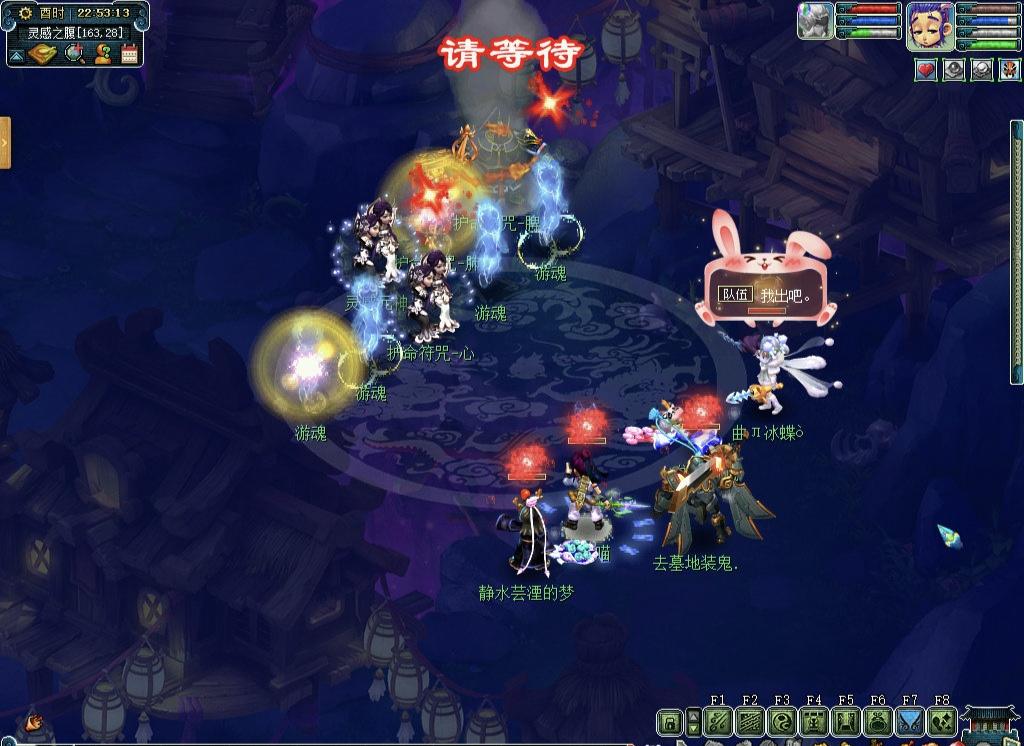1024x746 pixels.
Task: Select the white pet portrait
Action: [815, 21]
